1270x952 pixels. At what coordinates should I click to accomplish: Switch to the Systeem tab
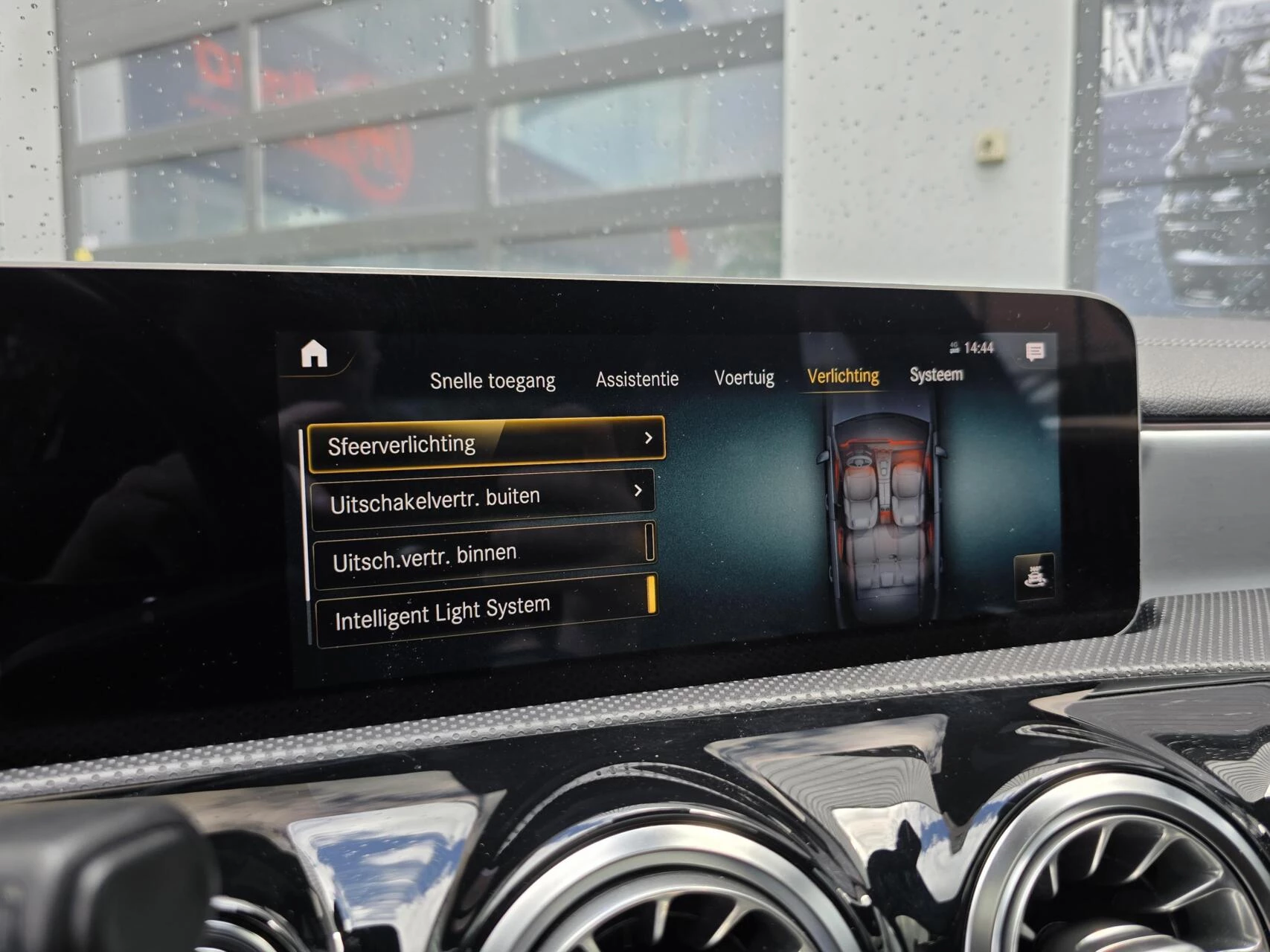tap(936, 374)
